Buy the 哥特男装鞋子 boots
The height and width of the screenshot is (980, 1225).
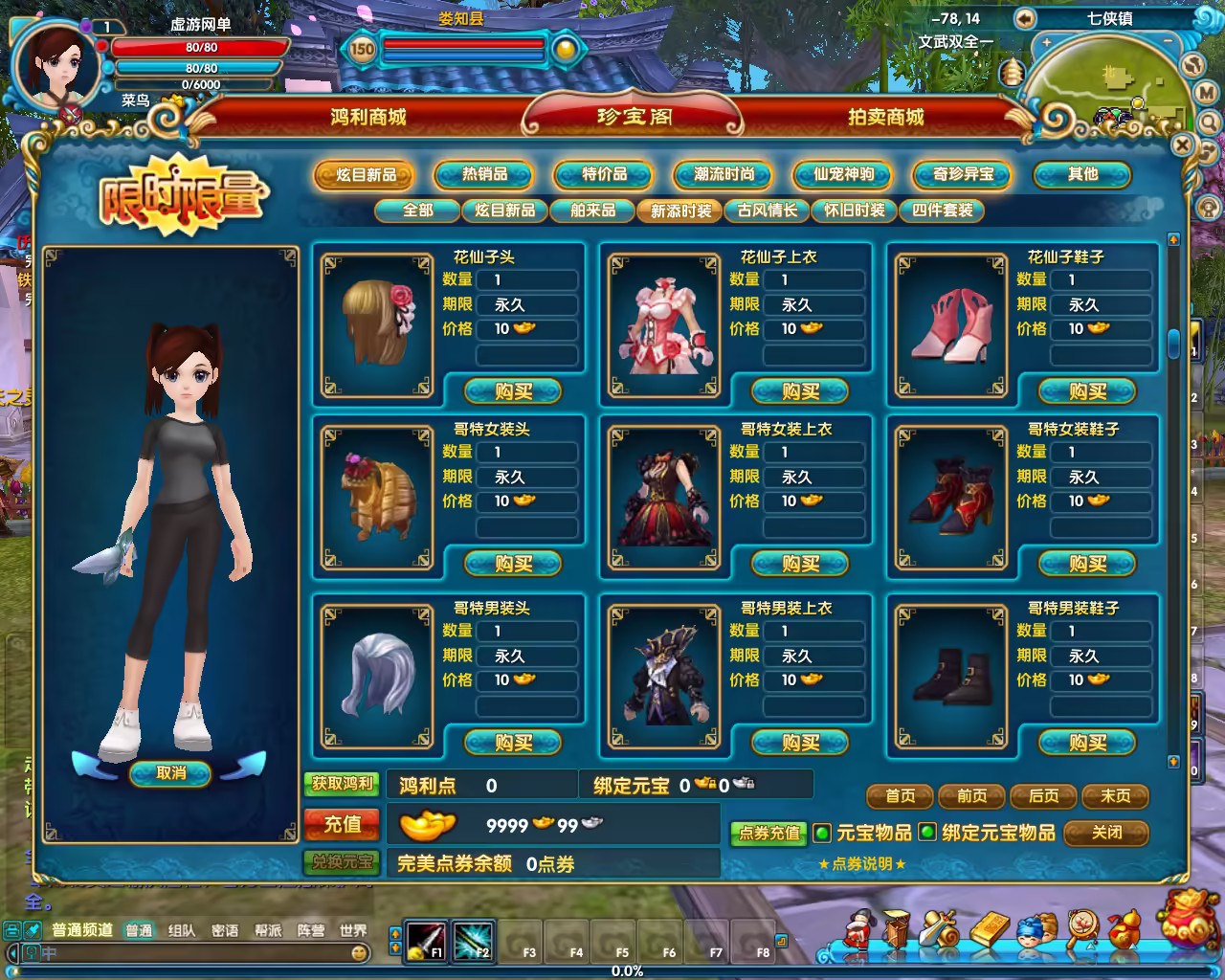click(x=1087, y=743)
